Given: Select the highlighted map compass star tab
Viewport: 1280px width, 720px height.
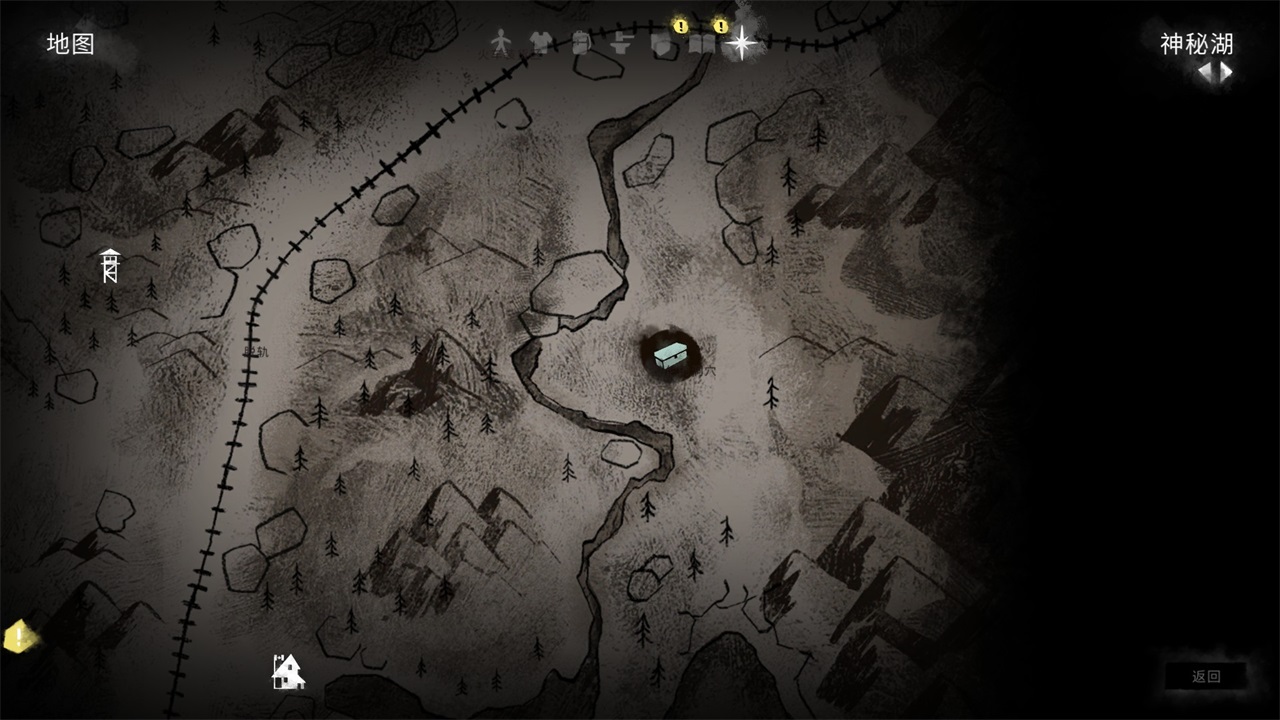Looking at the screenshot, I should tap(741, 42).
